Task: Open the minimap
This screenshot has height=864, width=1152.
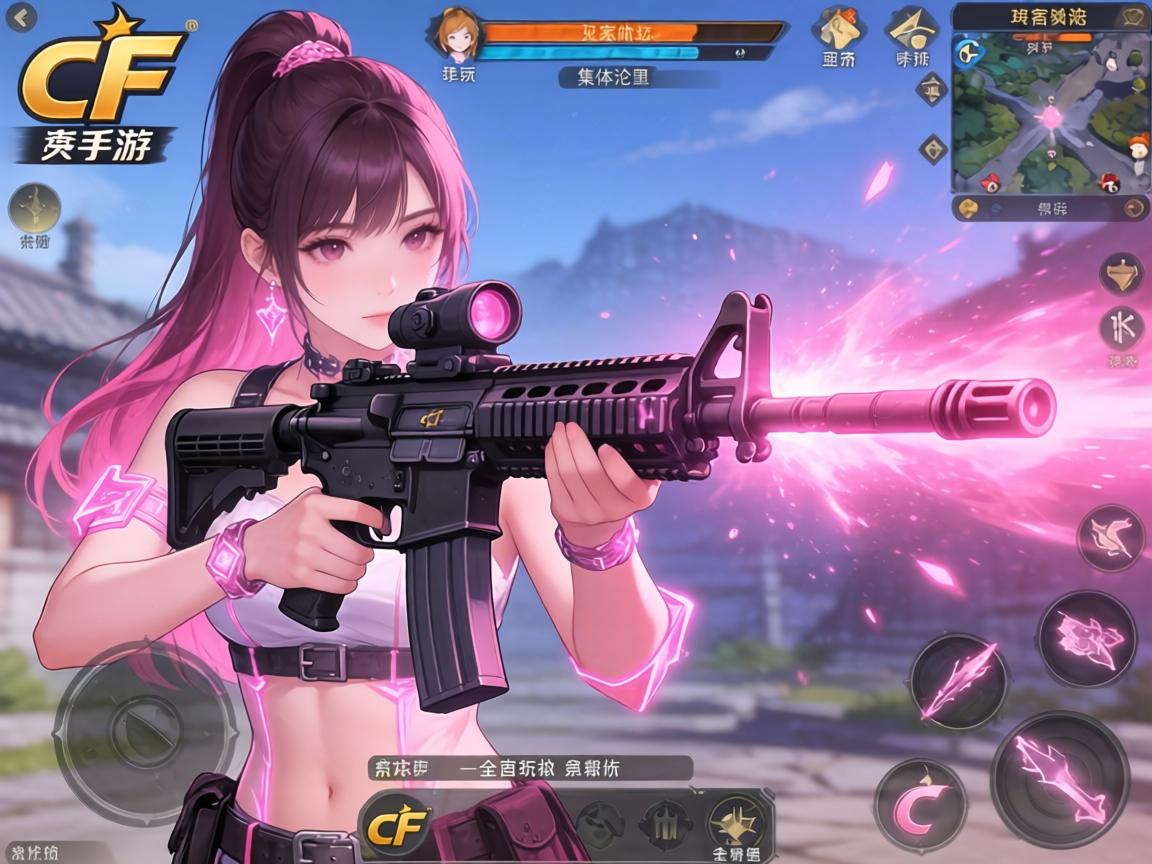Action: pyautogui.click(x=1049, y=112)
